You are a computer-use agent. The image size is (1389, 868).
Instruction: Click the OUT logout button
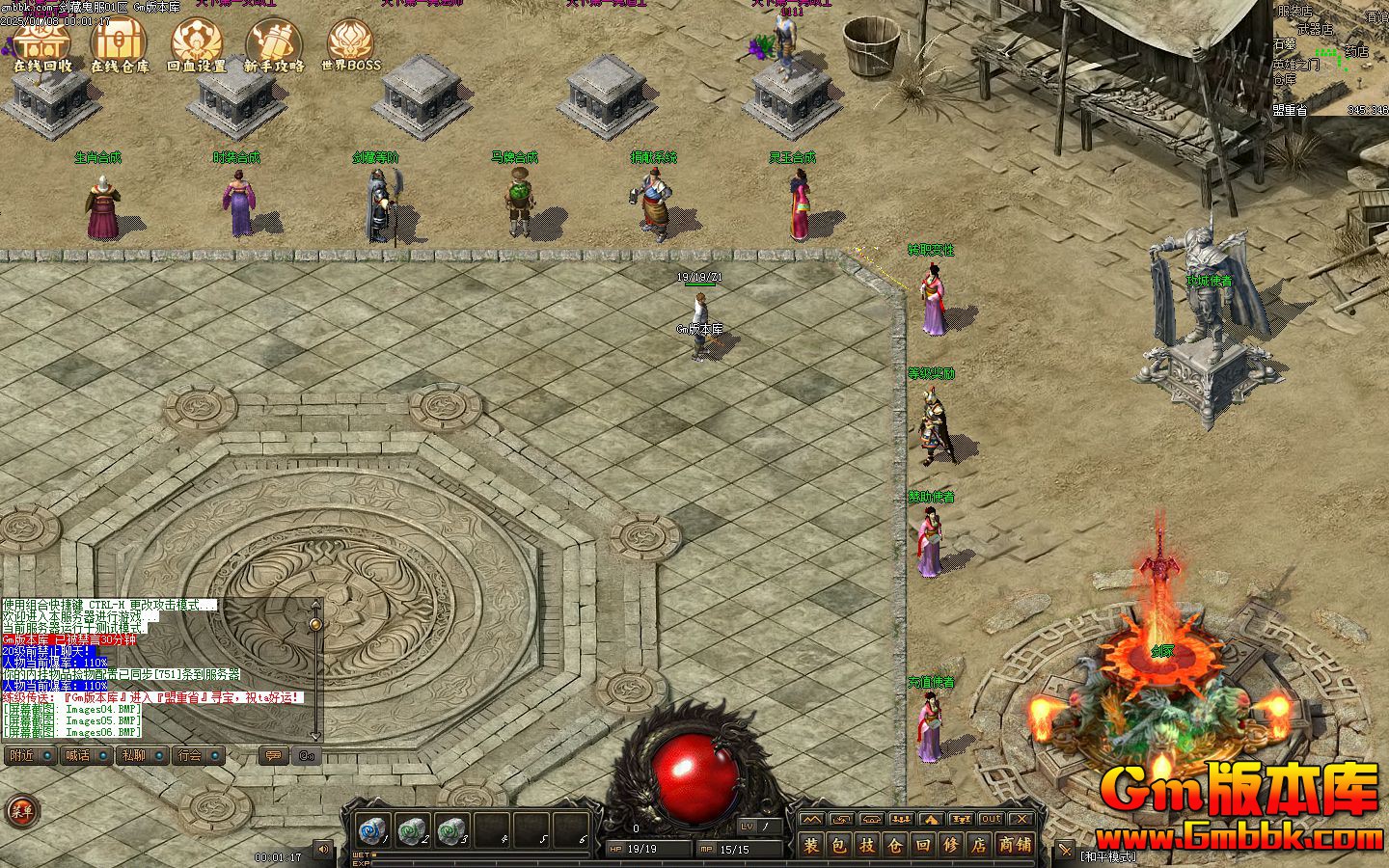pyautogui.click(x=991, y=820)
